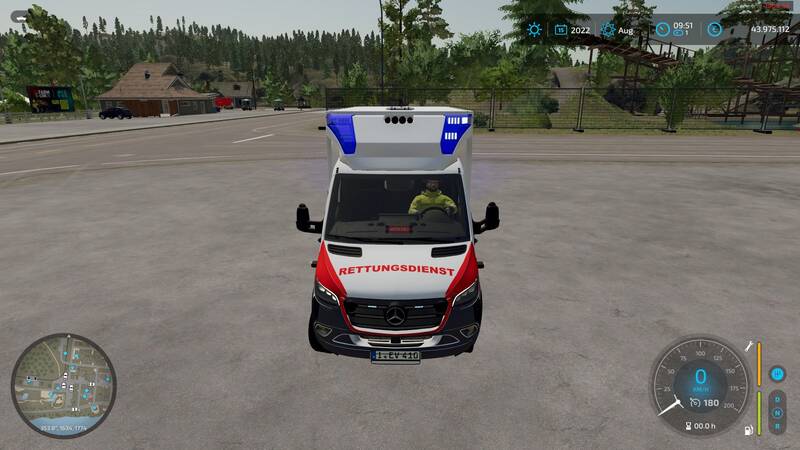Image resolution: width=800 pixels, height=450 pixels.
Task: Click the blue round icon above gear selector
Action: pos(777,375)
